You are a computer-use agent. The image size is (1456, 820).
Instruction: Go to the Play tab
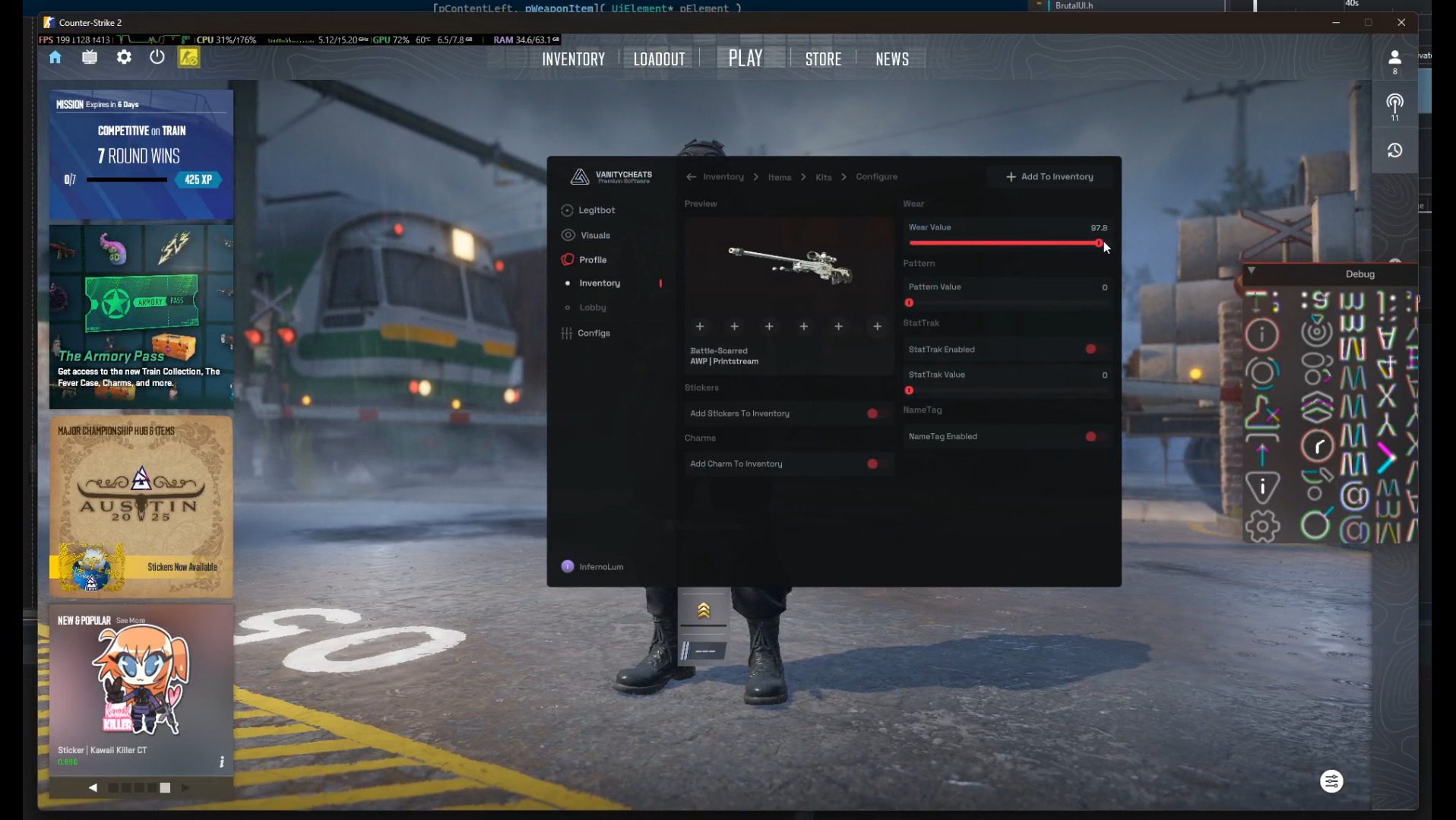click(745, 59)
